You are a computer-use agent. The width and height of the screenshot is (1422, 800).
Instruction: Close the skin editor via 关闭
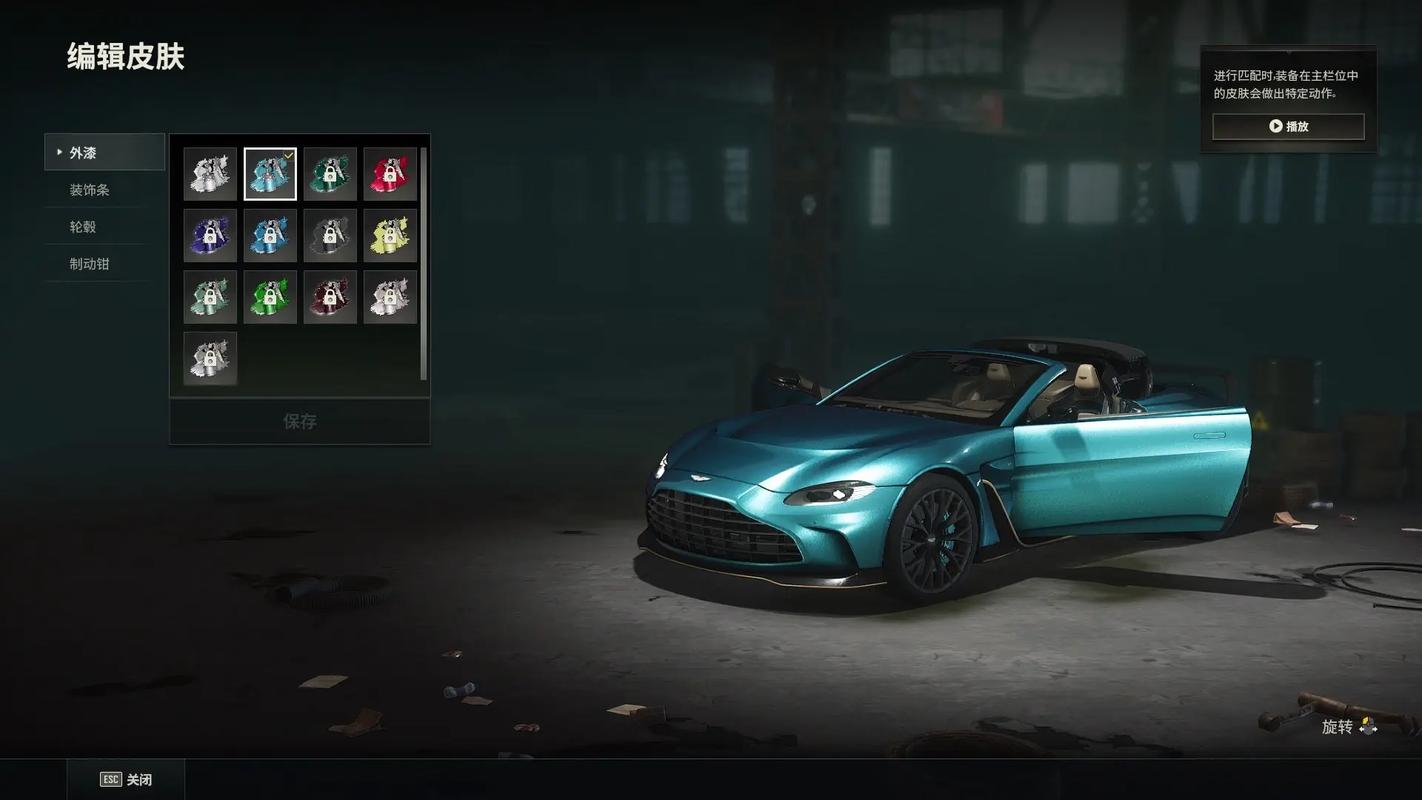coord(127,780)
